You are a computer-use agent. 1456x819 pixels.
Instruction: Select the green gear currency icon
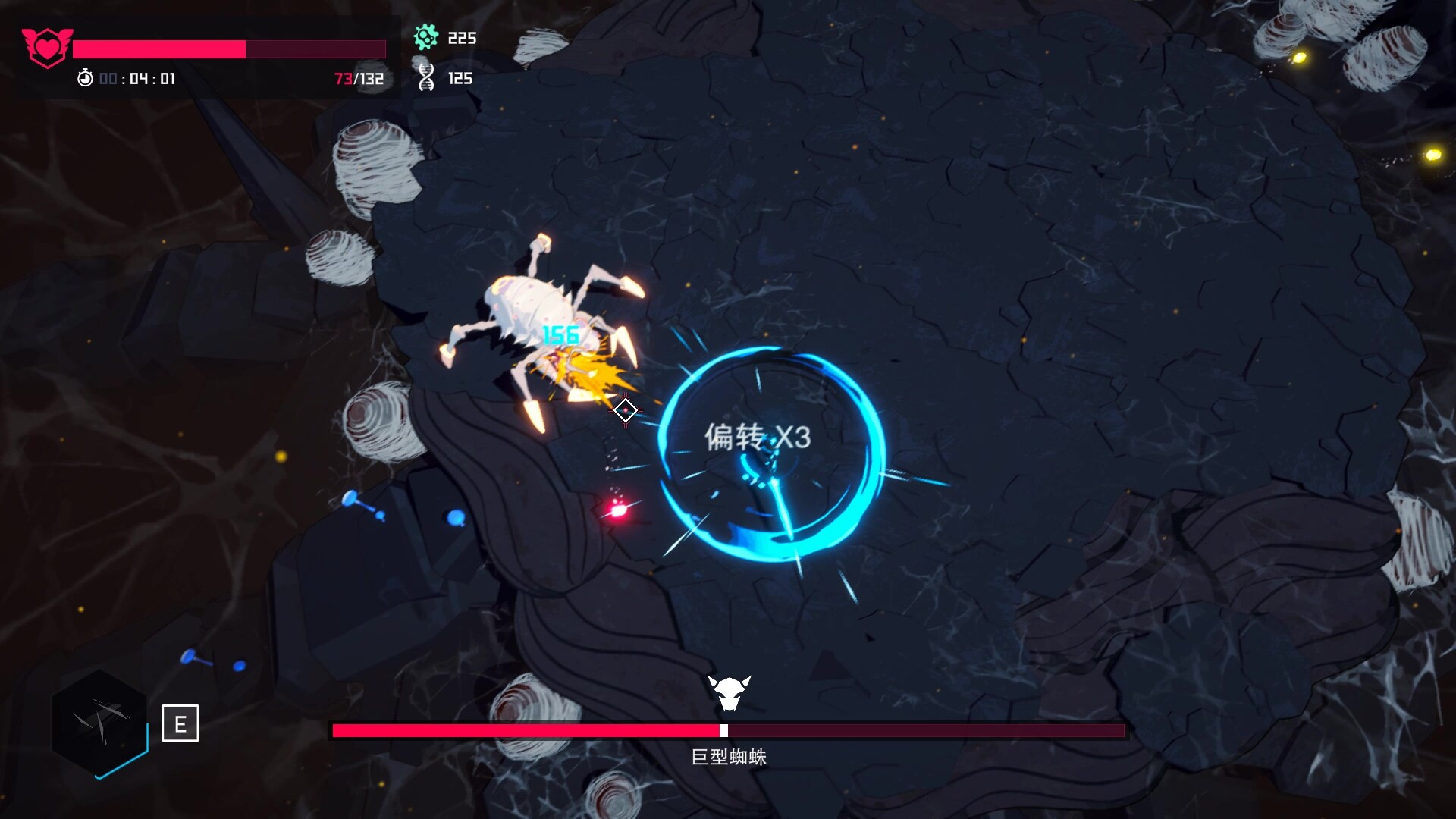[426, 37]
